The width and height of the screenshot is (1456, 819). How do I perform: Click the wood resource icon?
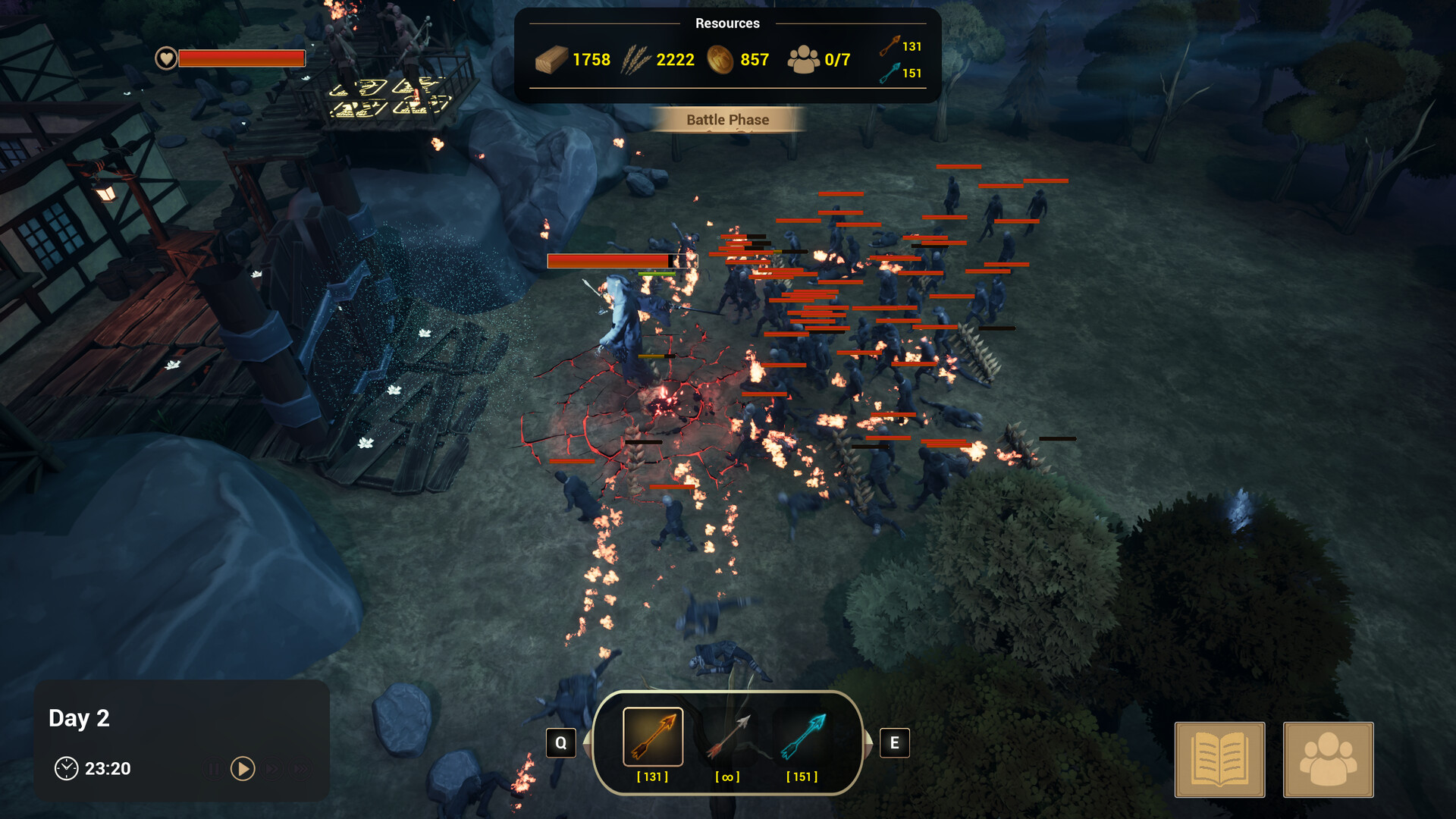coord(553,59)
